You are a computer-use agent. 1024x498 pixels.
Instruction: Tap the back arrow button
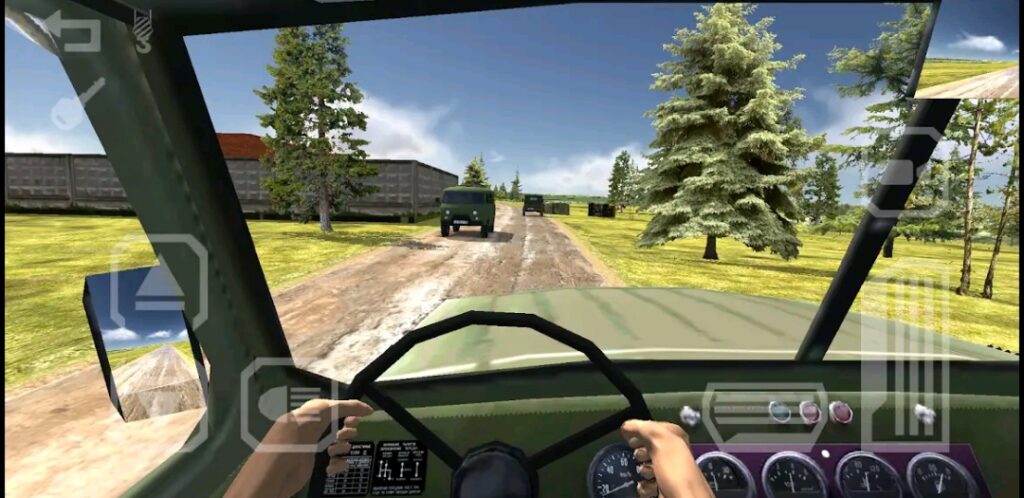pyautogui.click(x=72, y=30)
